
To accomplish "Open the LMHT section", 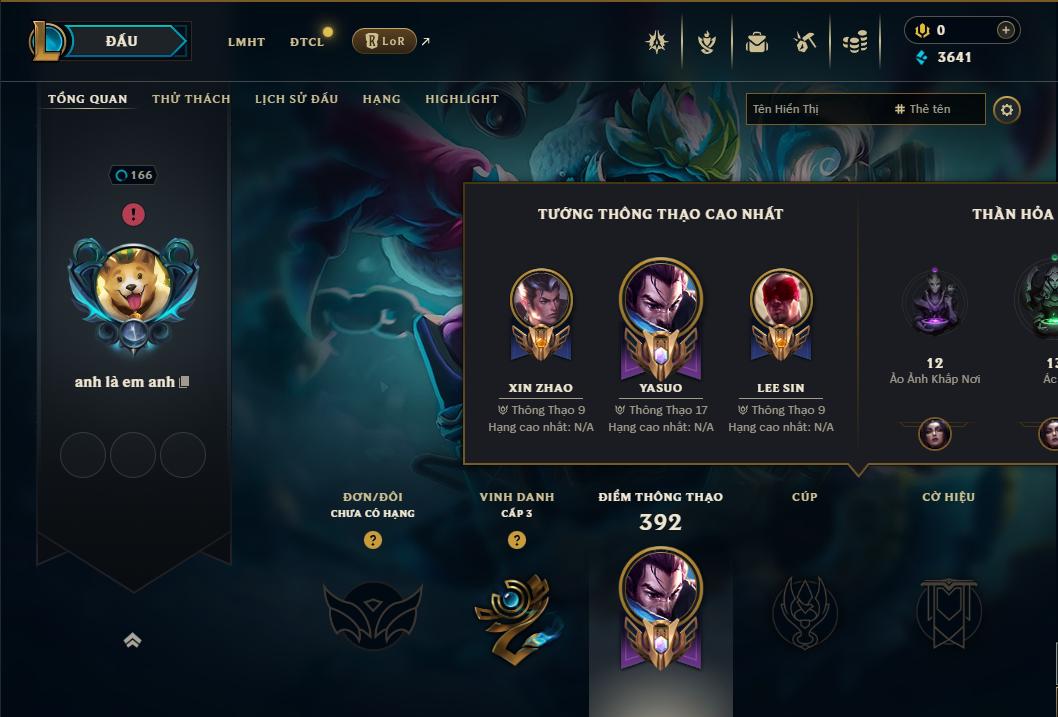I will tap(246, 42).
